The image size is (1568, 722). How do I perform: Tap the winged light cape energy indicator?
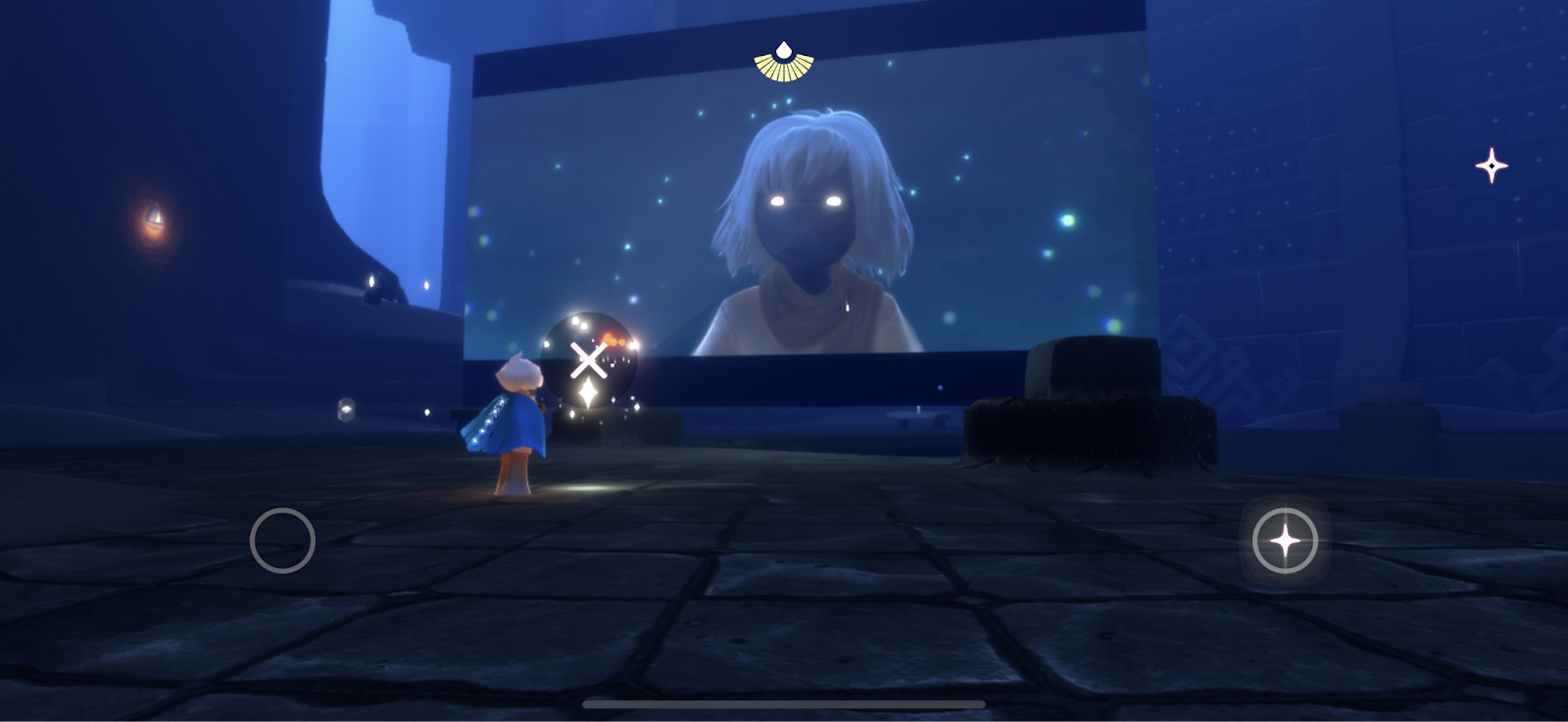[x=784, y=62]
